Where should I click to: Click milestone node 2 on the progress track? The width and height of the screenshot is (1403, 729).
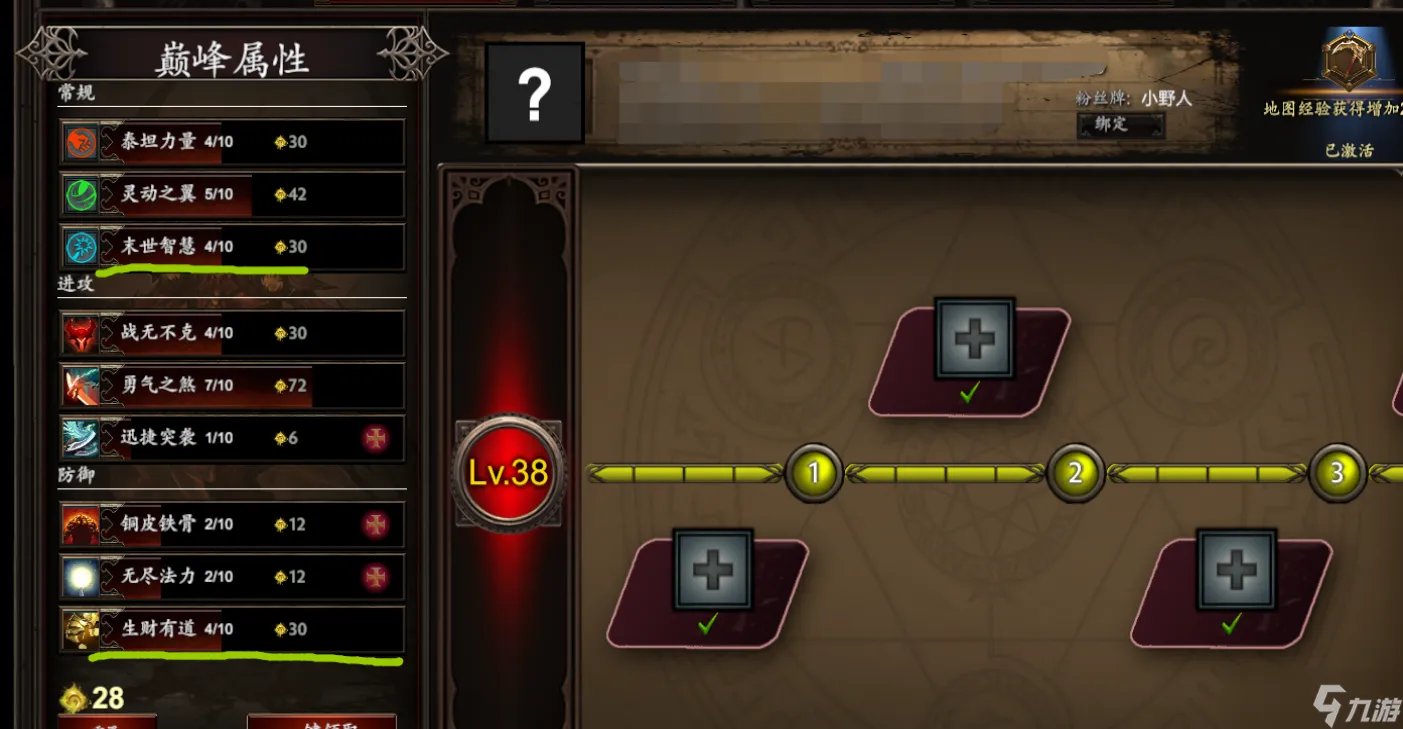click(1075, 473)
